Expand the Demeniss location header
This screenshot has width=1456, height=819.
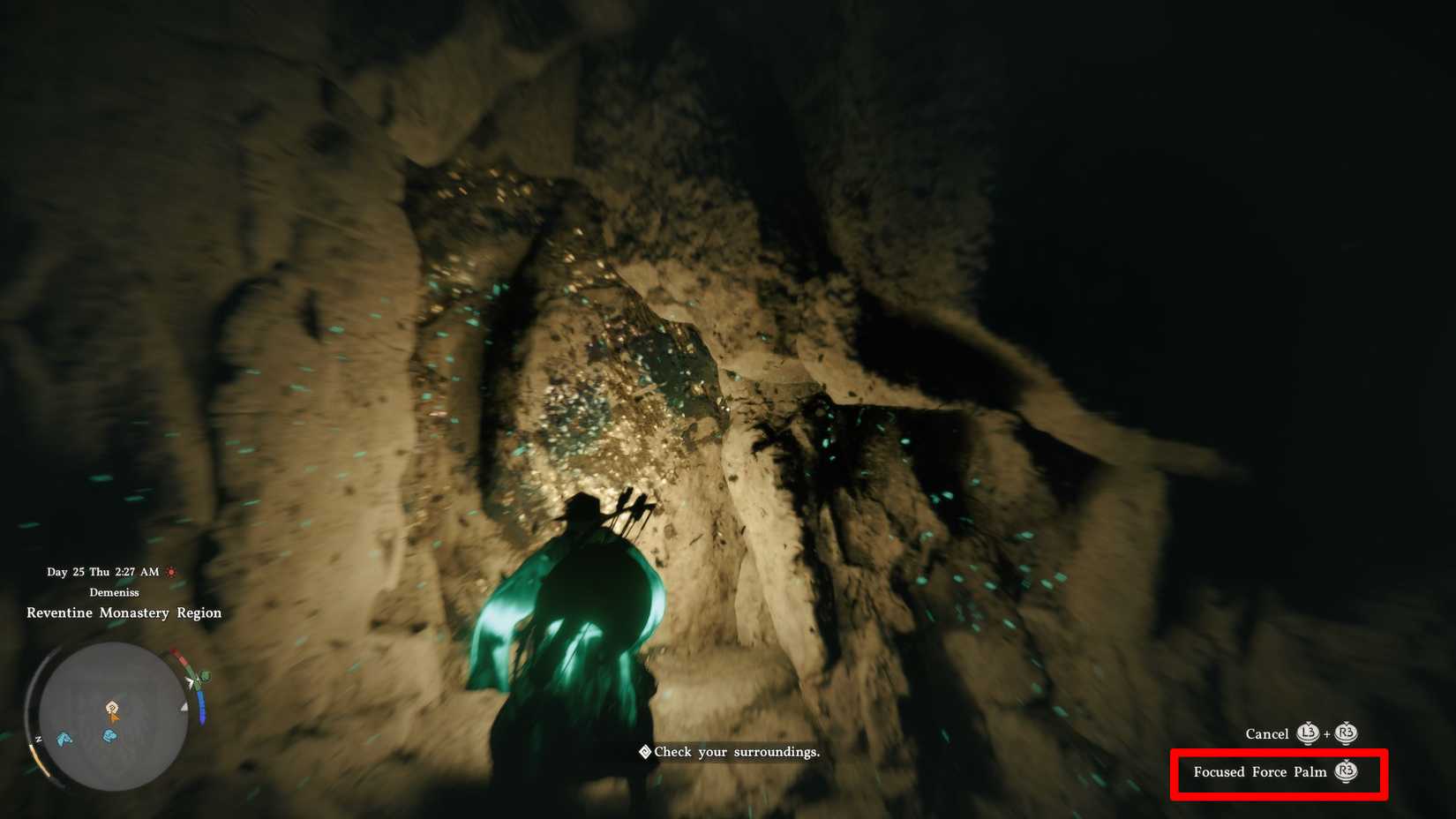[x=115, y=592]
